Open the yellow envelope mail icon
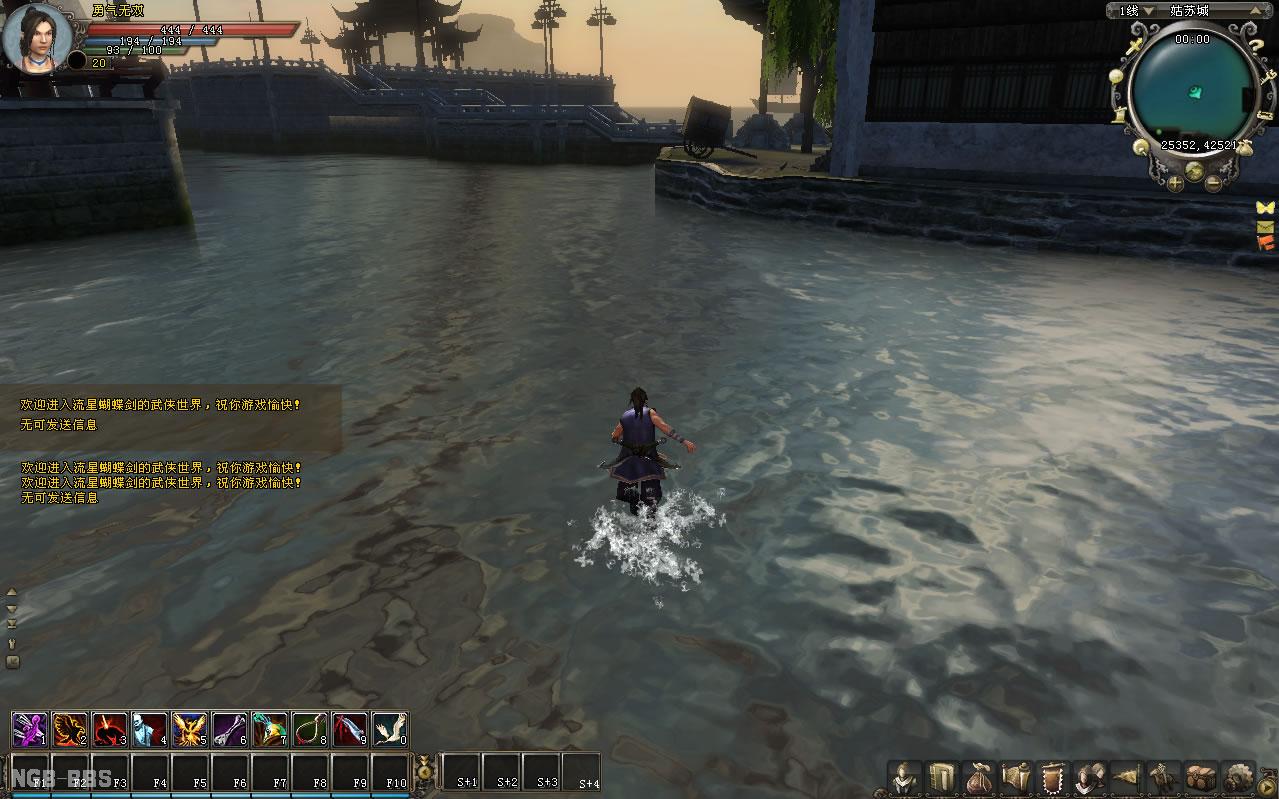 (1266, 226)
